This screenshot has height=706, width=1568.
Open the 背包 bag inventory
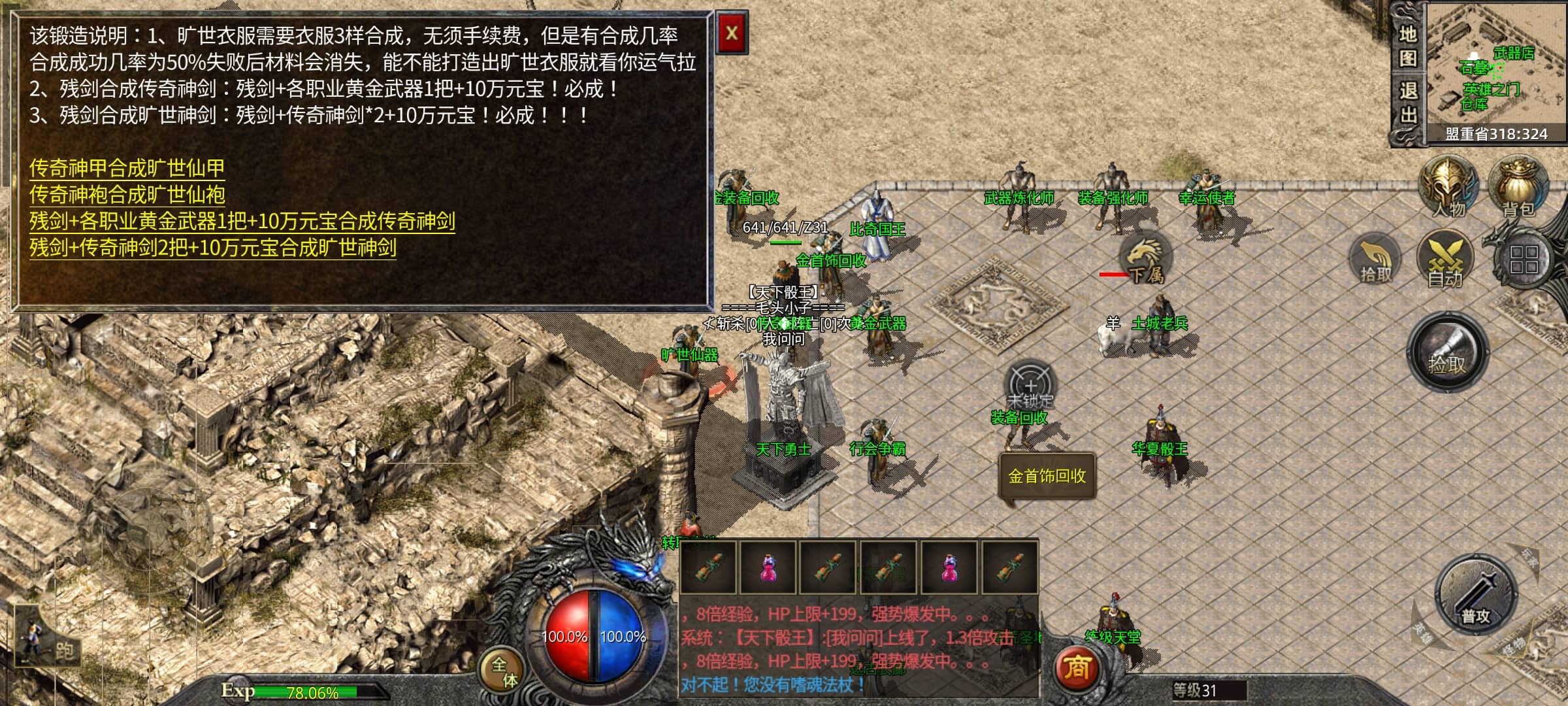point(1518,187)
